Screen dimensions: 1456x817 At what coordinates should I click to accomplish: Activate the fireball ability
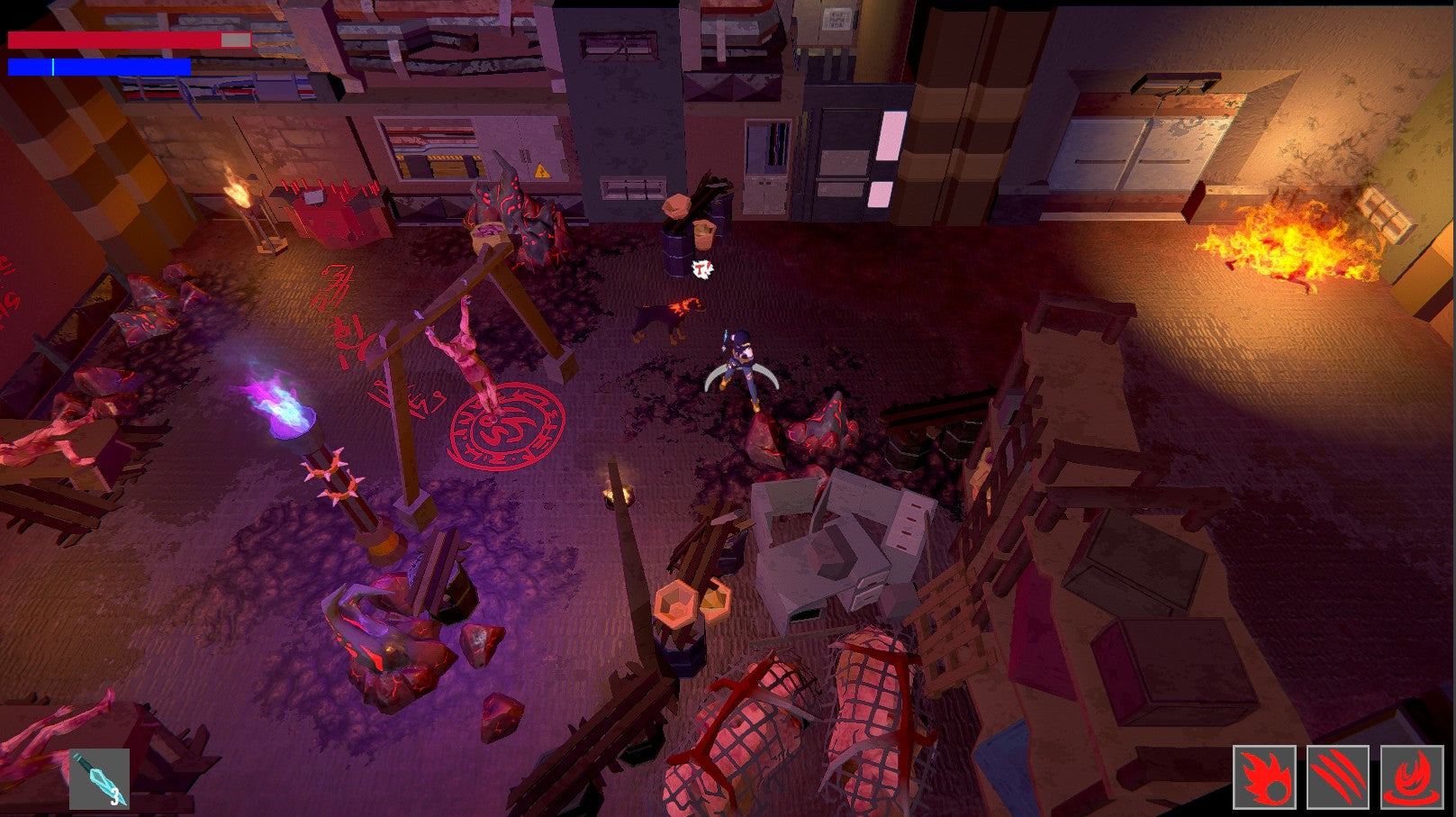pyautogui.click(x=1264, y=776)
